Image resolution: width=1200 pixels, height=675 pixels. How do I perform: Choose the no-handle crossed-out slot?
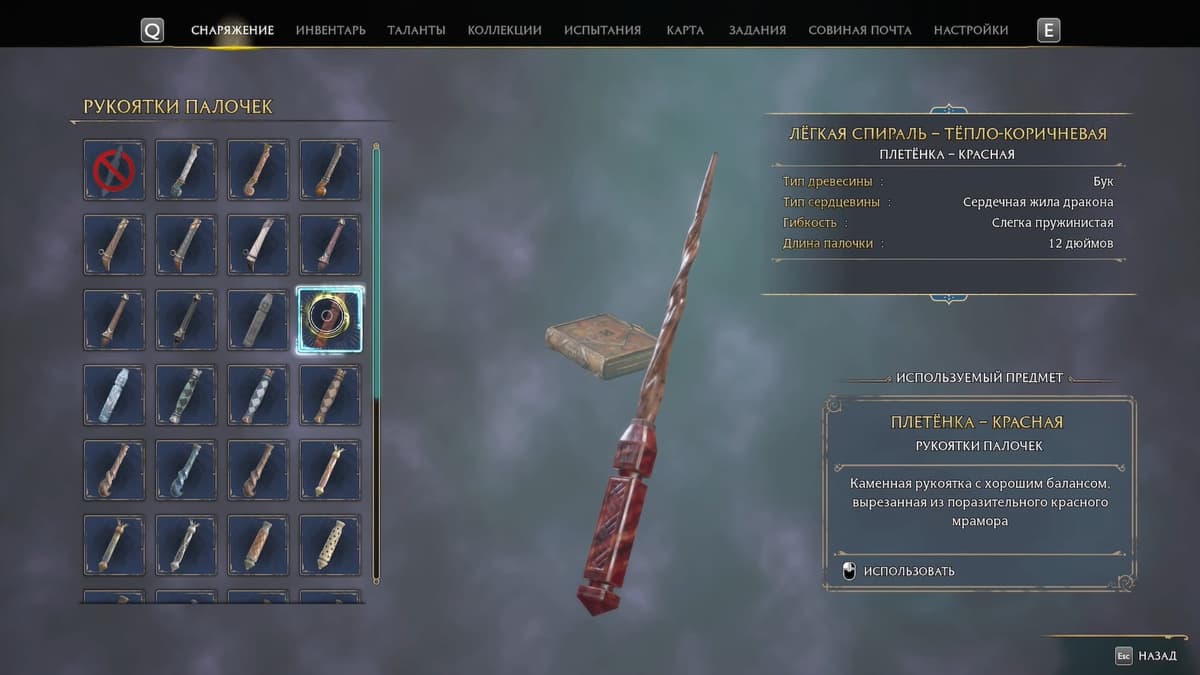114,170
